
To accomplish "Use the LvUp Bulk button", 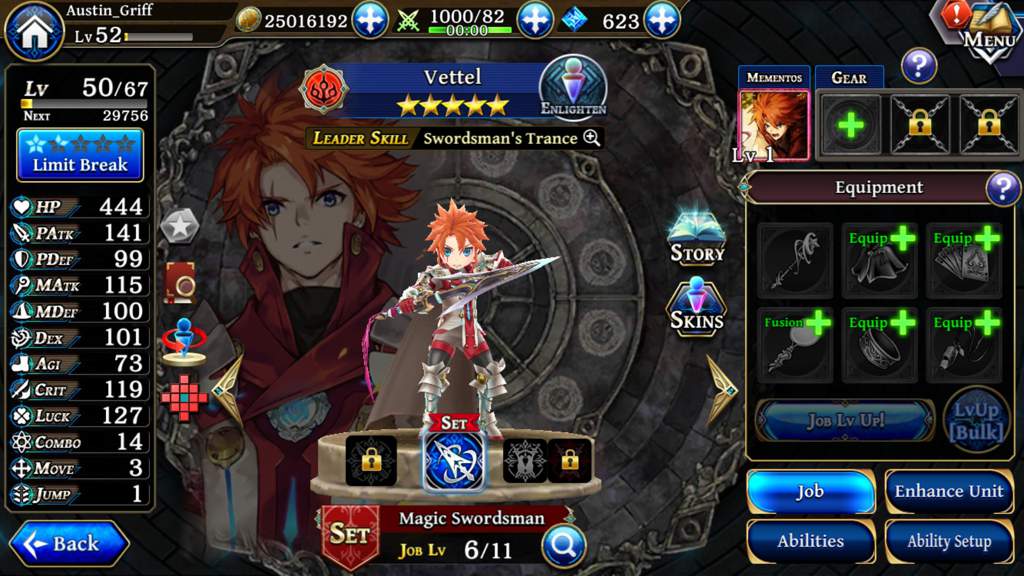I will [x=976, y=420].
